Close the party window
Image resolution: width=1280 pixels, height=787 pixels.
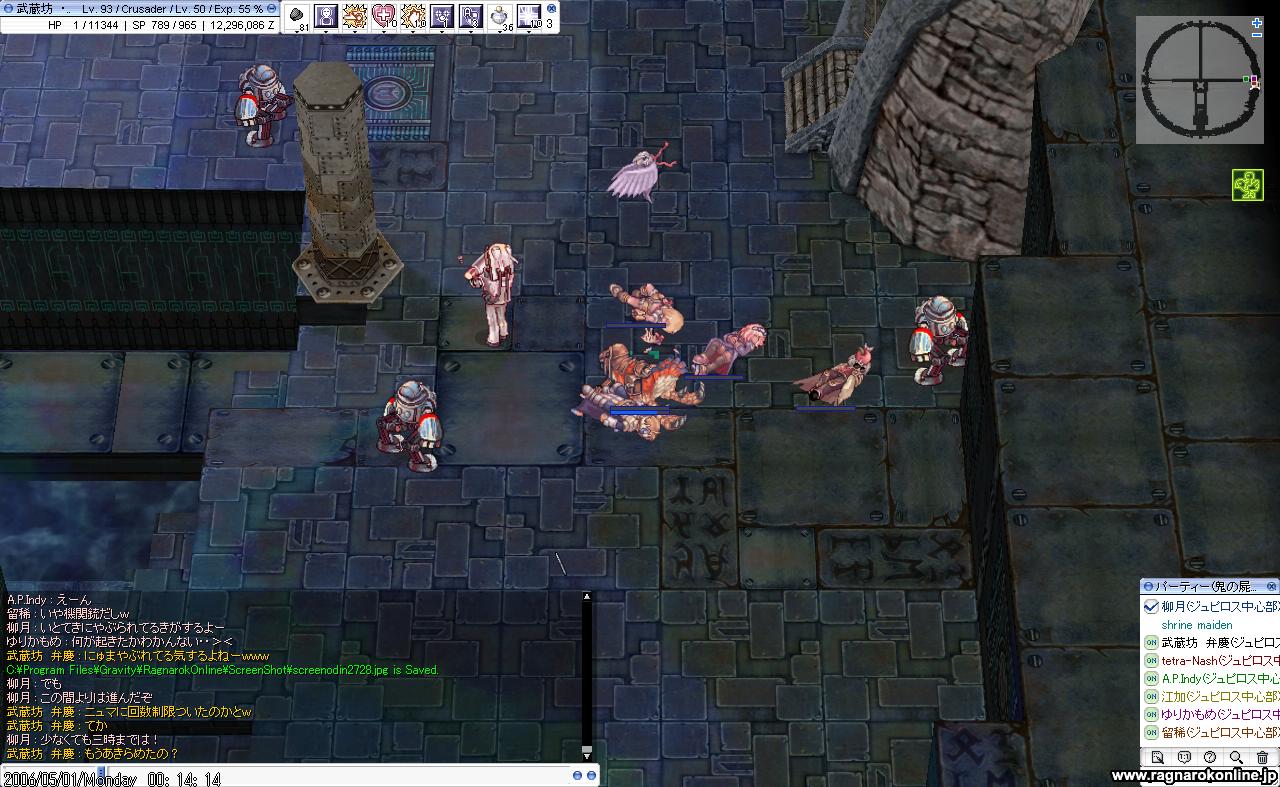click(1271, 586)
